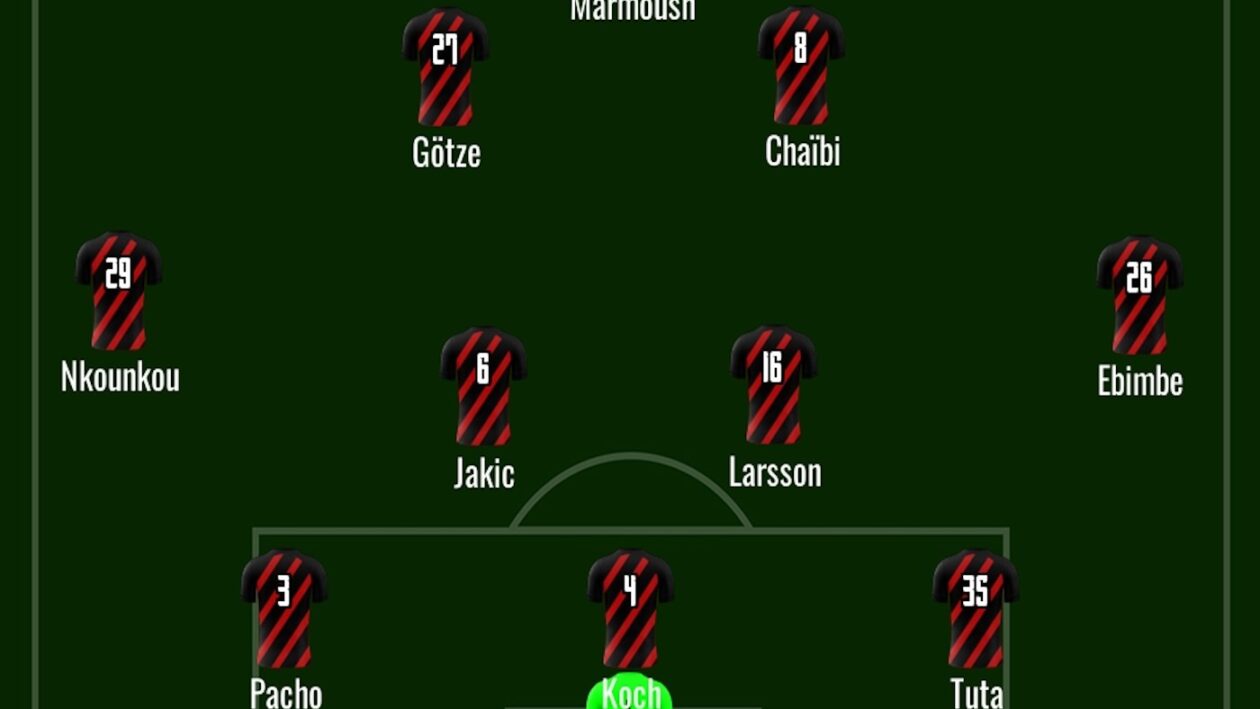Select Ebimbe's number 26 shirt

[x=1140, y=295]
